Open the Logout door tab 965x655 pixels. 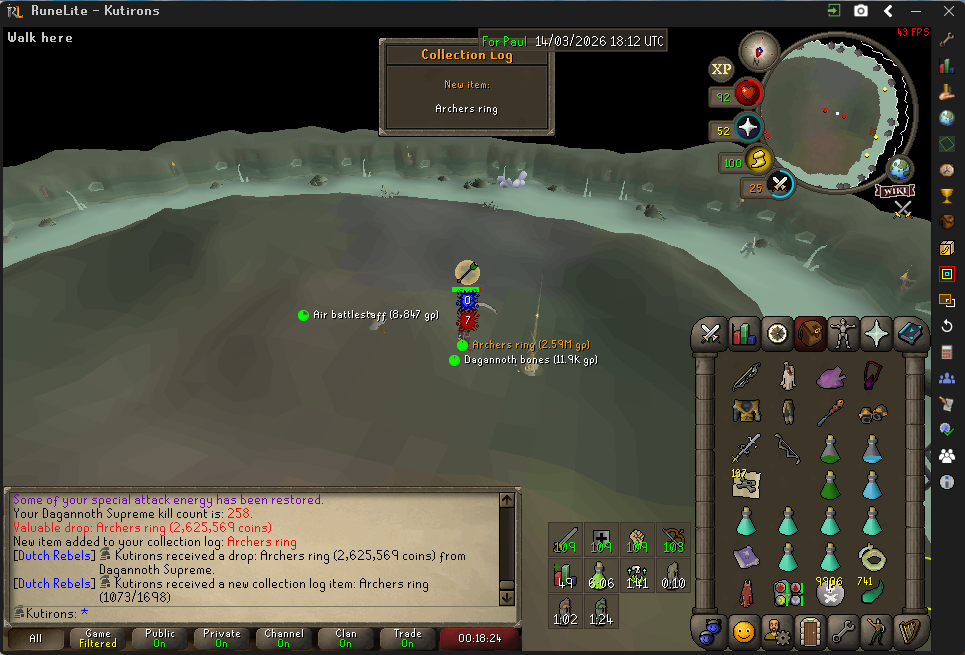[810, 631]
